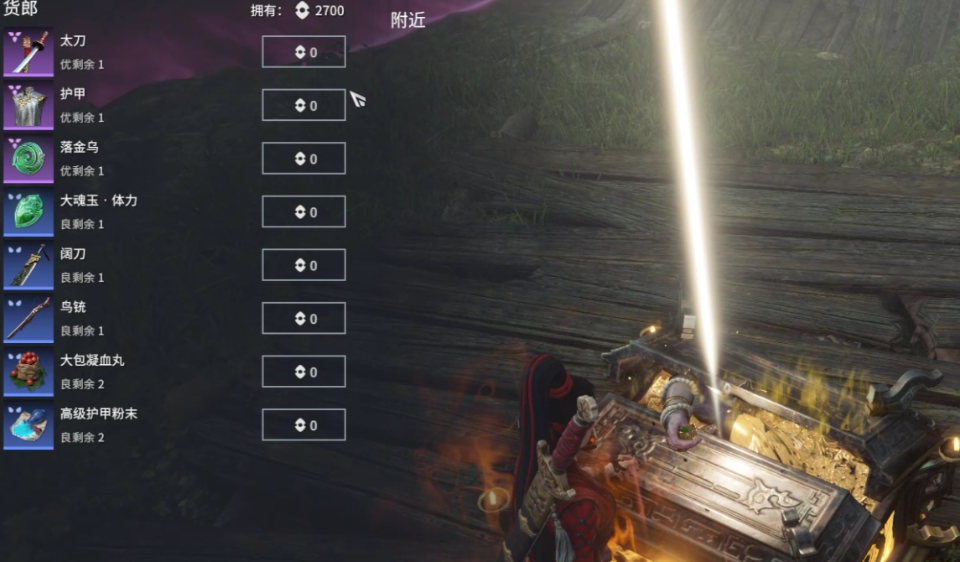Adjust the 高级护甲粉末 quantity stepper
This screenshot has width=960, height=562.
(303, 425)
